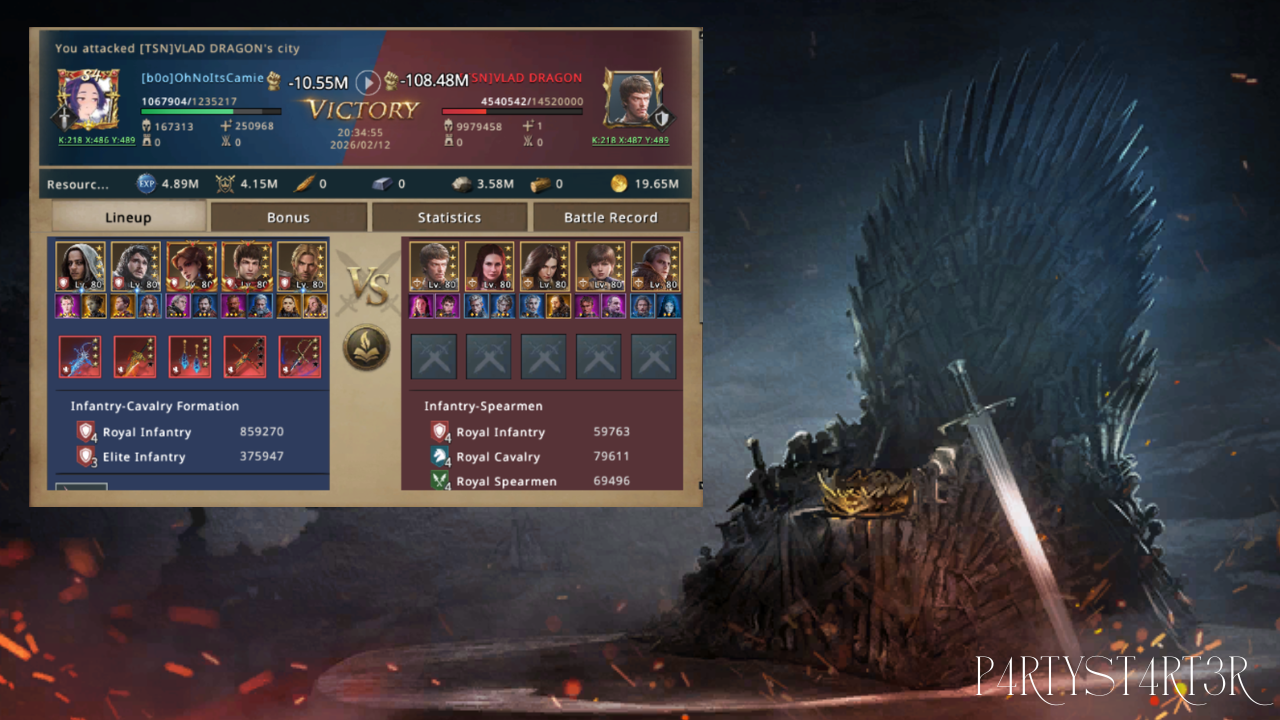Select the blond attacker commander portrait
Viewport: 1280px width, 720px height.
tap(302, 266)
